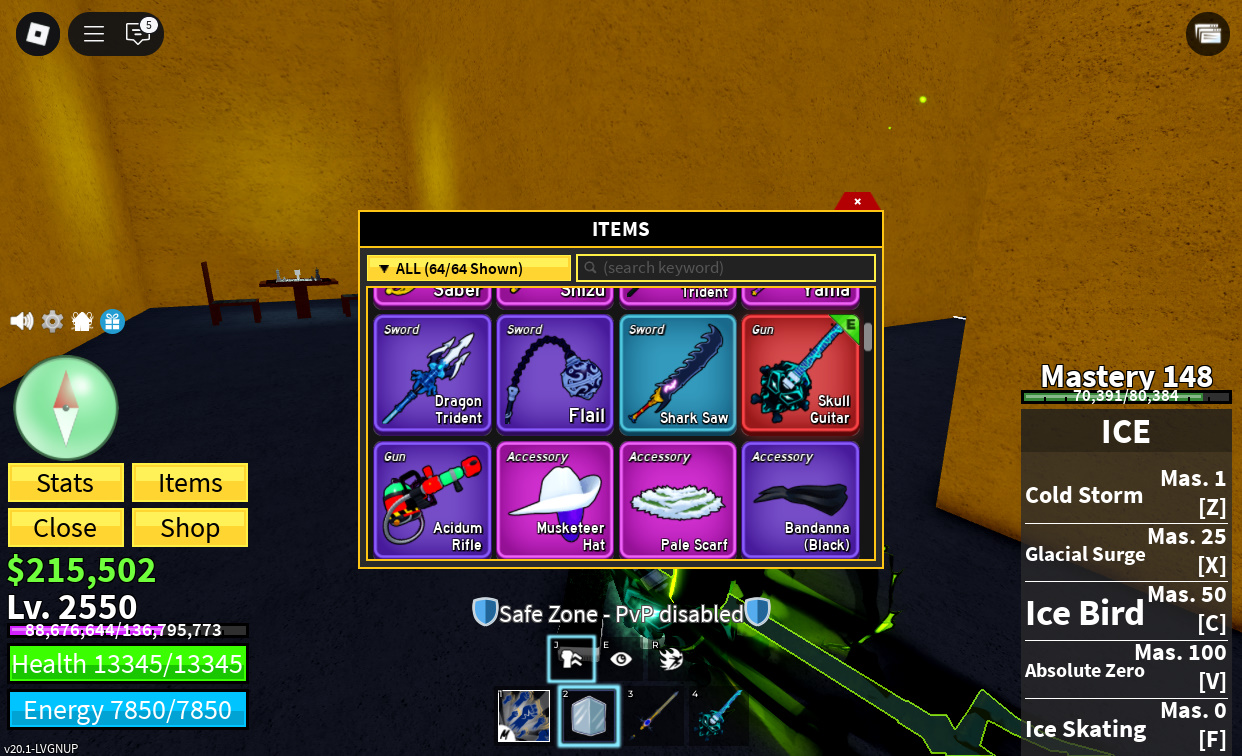Choose the Pale Scarf accessory
The height and width of the screenshot is (756, 1242).
coord(678,500)
